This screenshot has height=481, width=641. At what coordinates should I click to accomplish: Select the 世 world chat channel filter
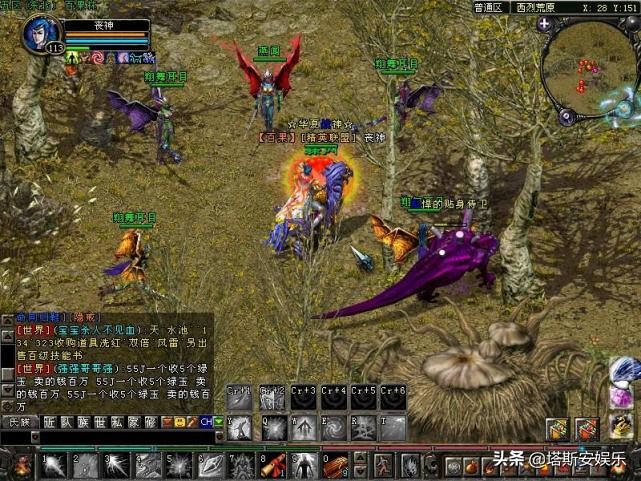coord(99,422)
